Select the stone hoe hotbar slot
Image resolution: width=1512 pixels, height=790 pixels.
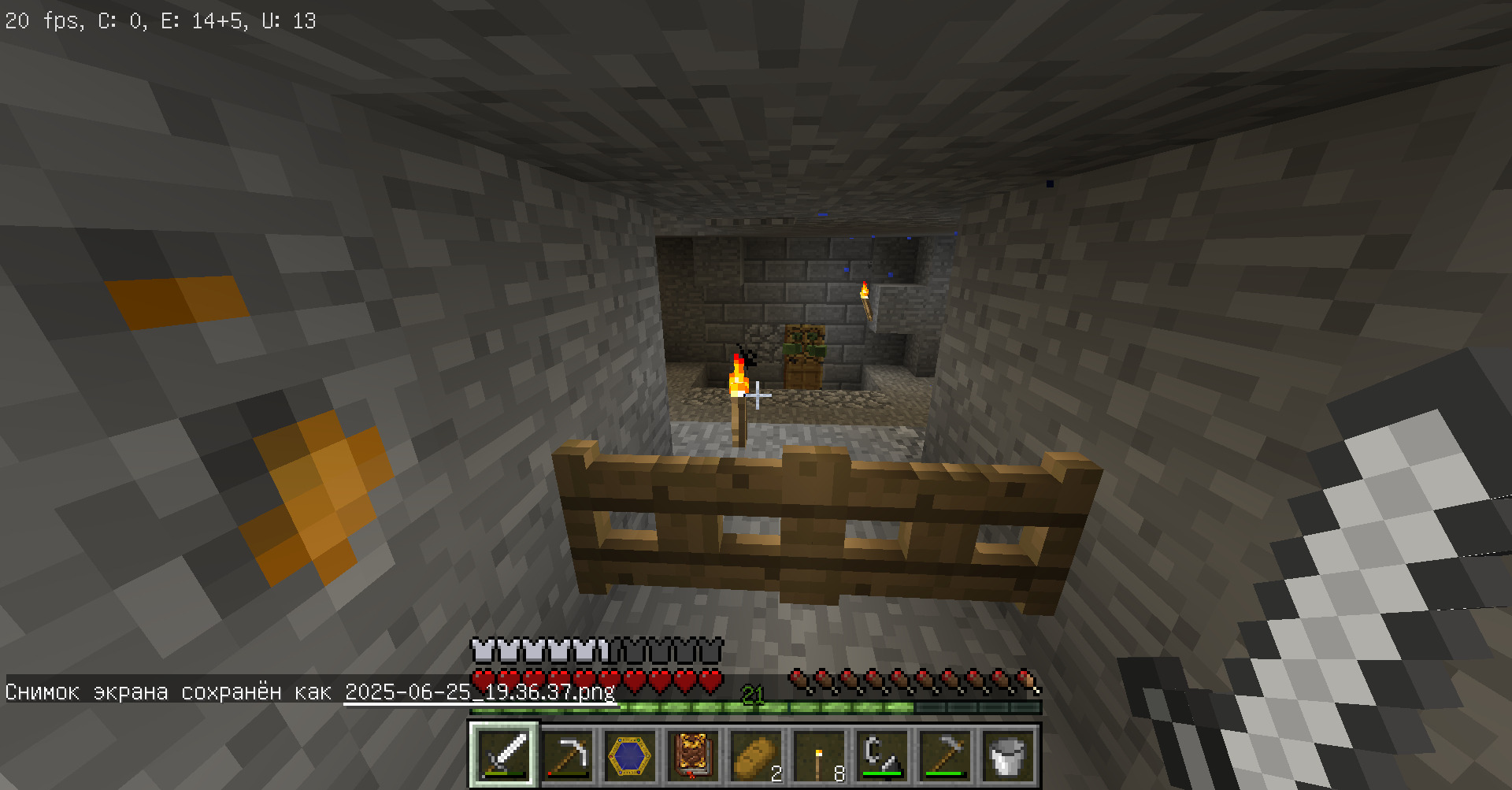pos(945,755)
